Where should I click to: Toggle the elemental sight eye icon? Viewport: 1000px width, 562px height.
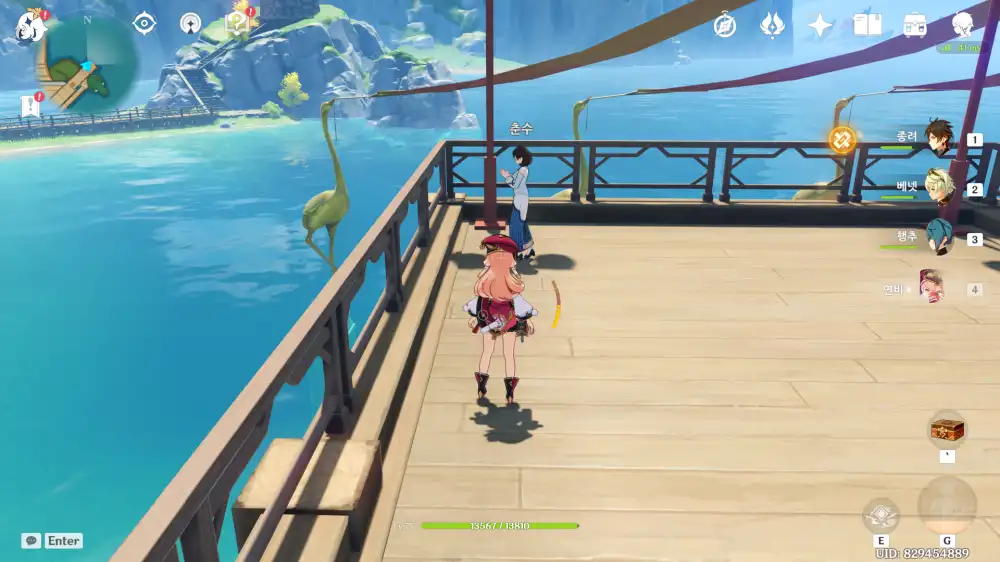[144, 24]
